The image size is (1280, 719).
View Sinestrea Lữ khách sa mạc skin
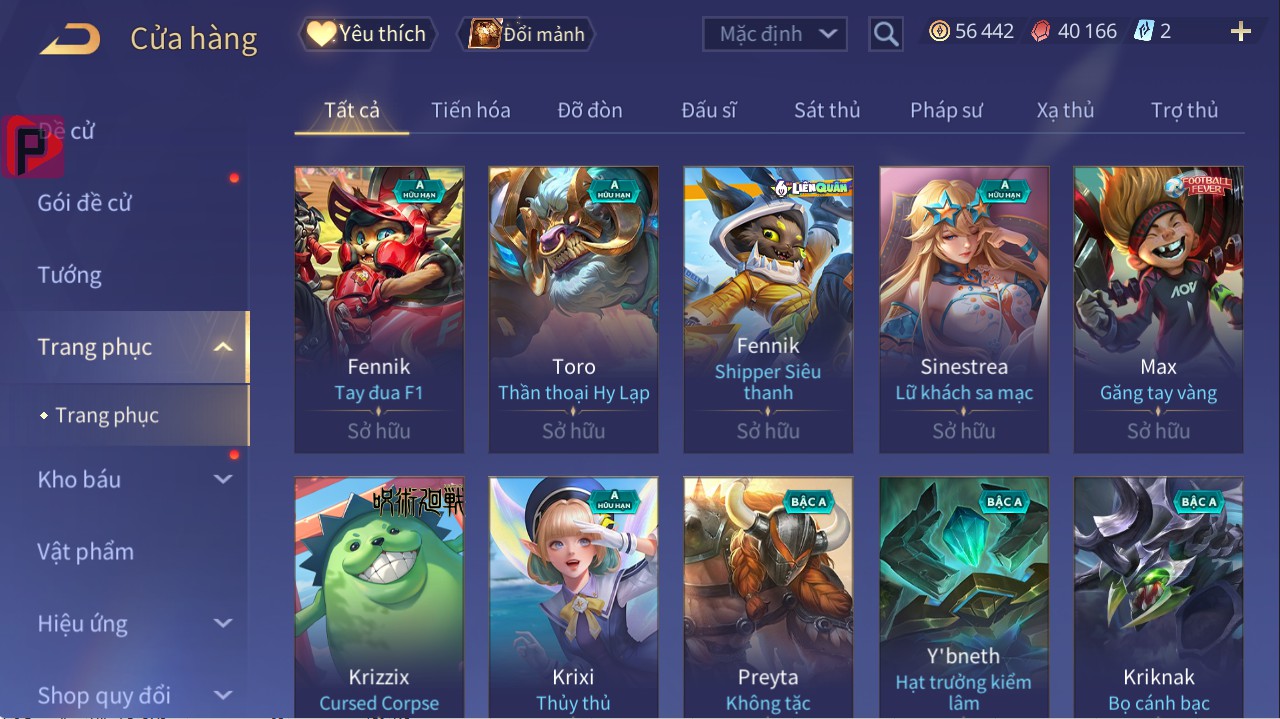point(964,310)
